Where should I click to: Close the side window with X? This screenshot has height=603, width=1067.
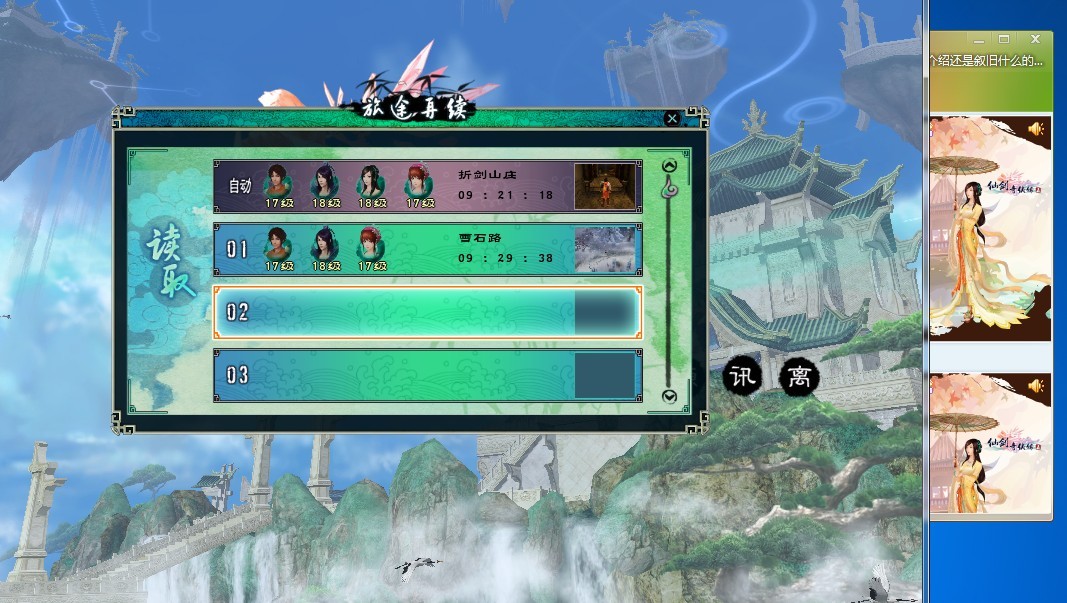tap(1036, 39)
